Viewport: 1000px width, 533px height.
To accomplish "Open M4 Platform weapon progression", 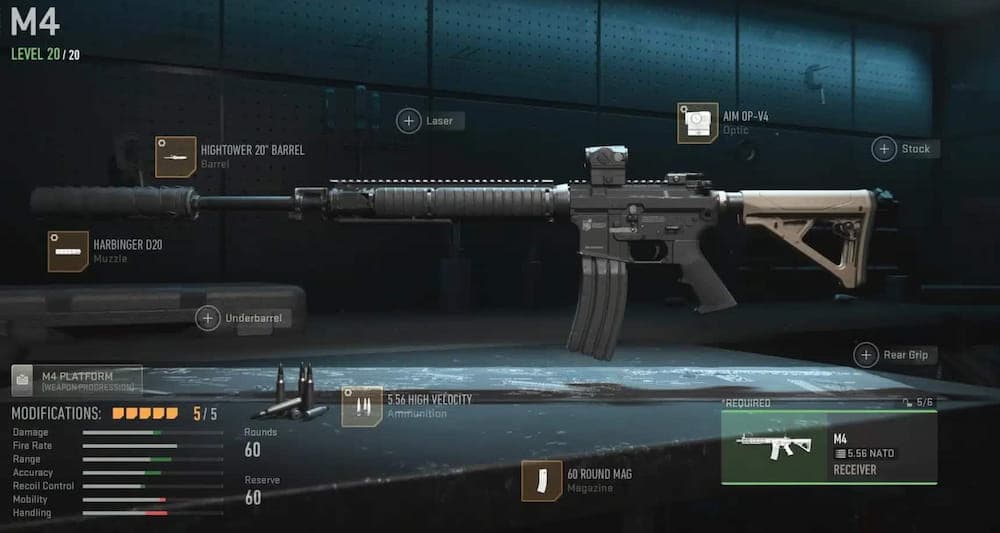I will 76,380.
